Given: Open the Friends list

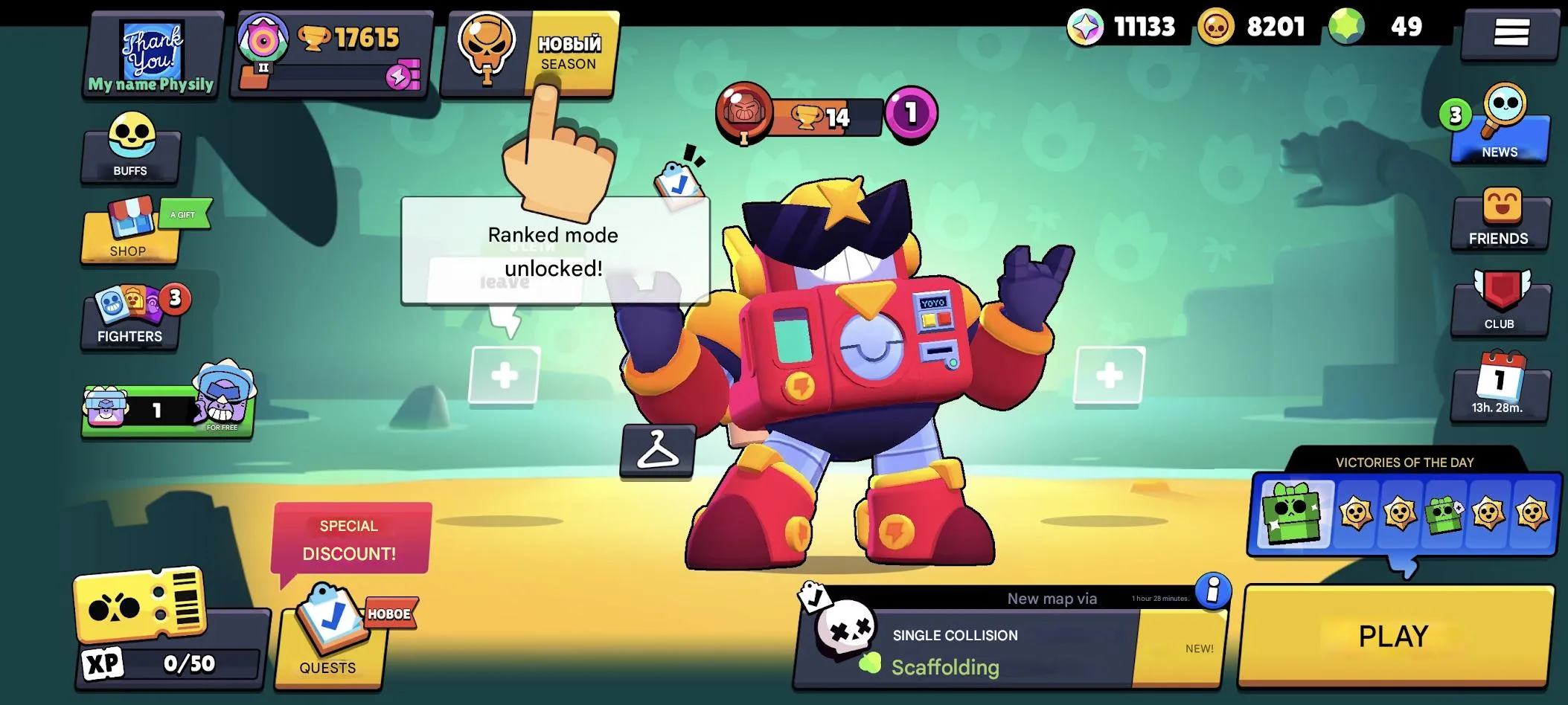Looking at the screenshot, I should click(1500, 219).
